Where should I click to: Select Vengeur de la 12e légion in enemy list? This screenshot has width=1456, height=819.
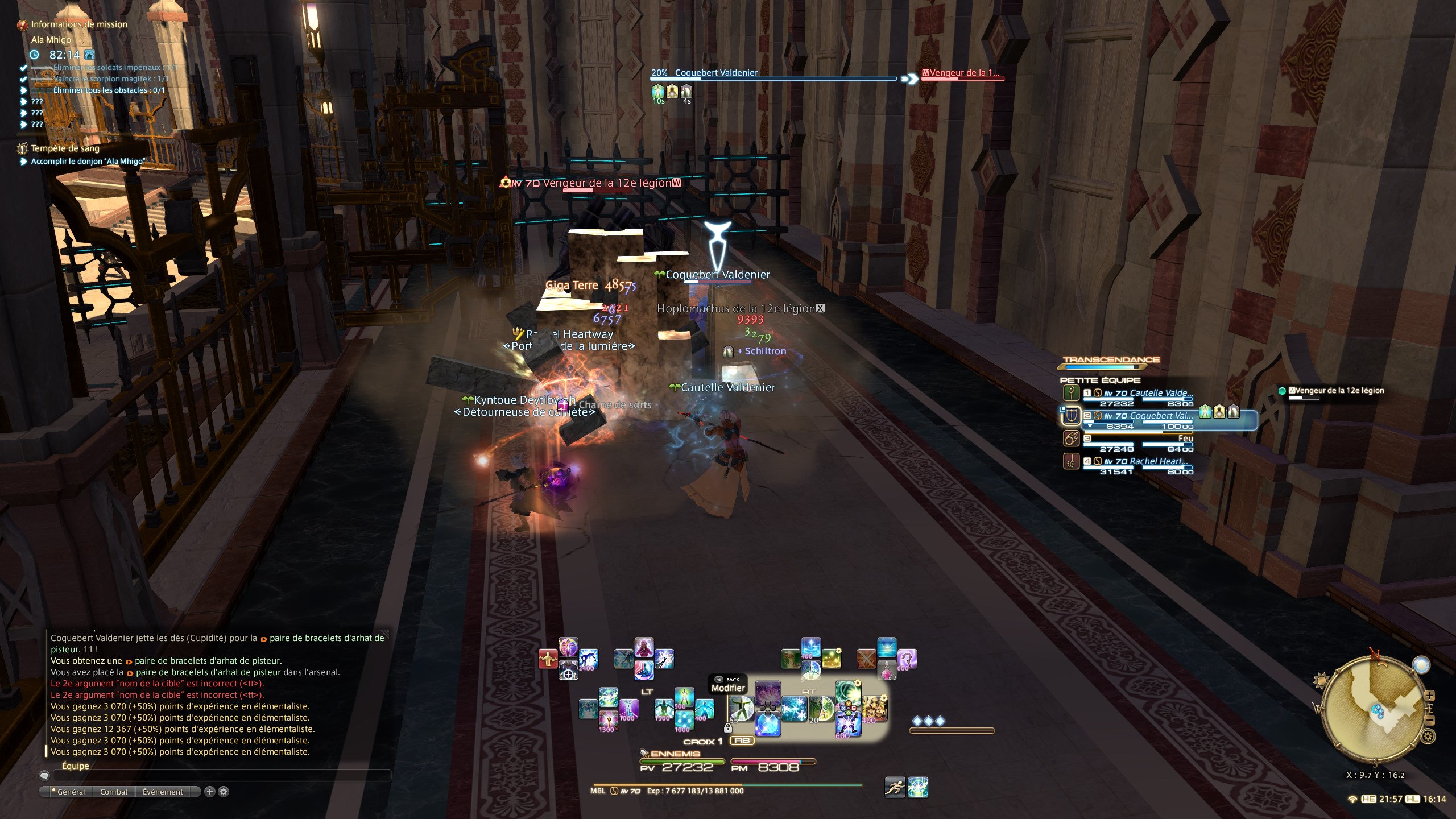click(x=1335, y=391)
